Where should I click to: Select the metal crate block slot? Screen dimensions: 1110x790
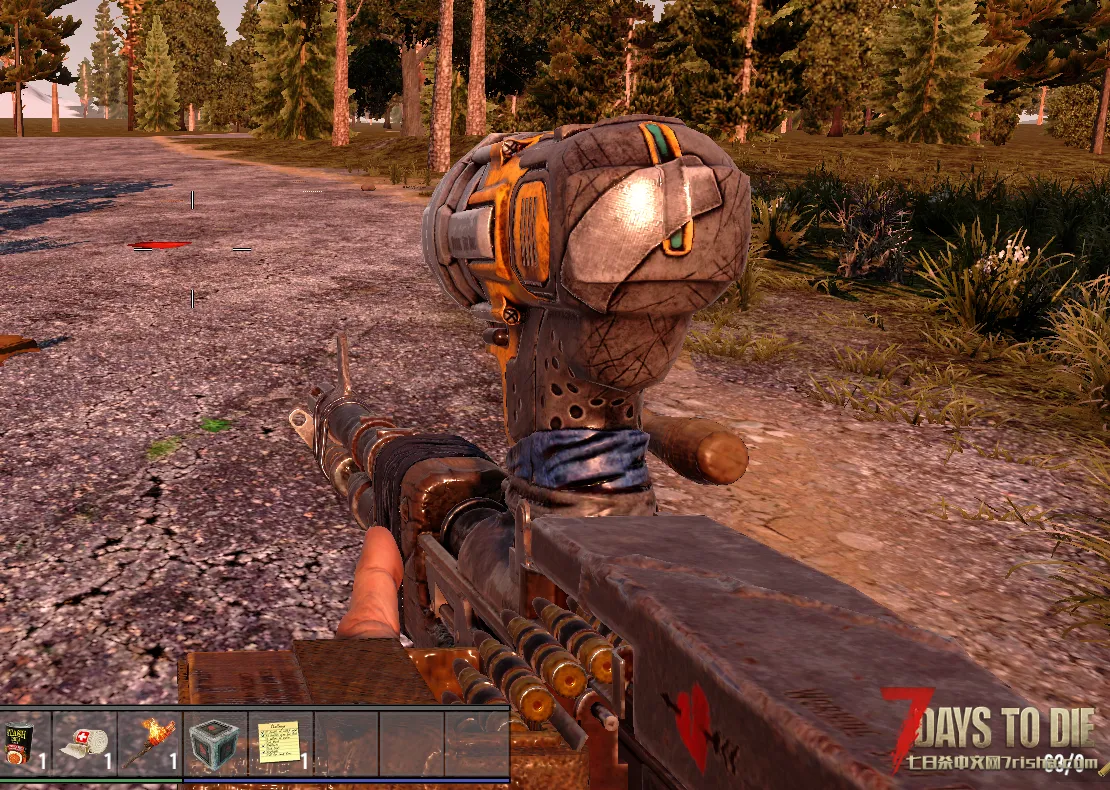(214, 743)
